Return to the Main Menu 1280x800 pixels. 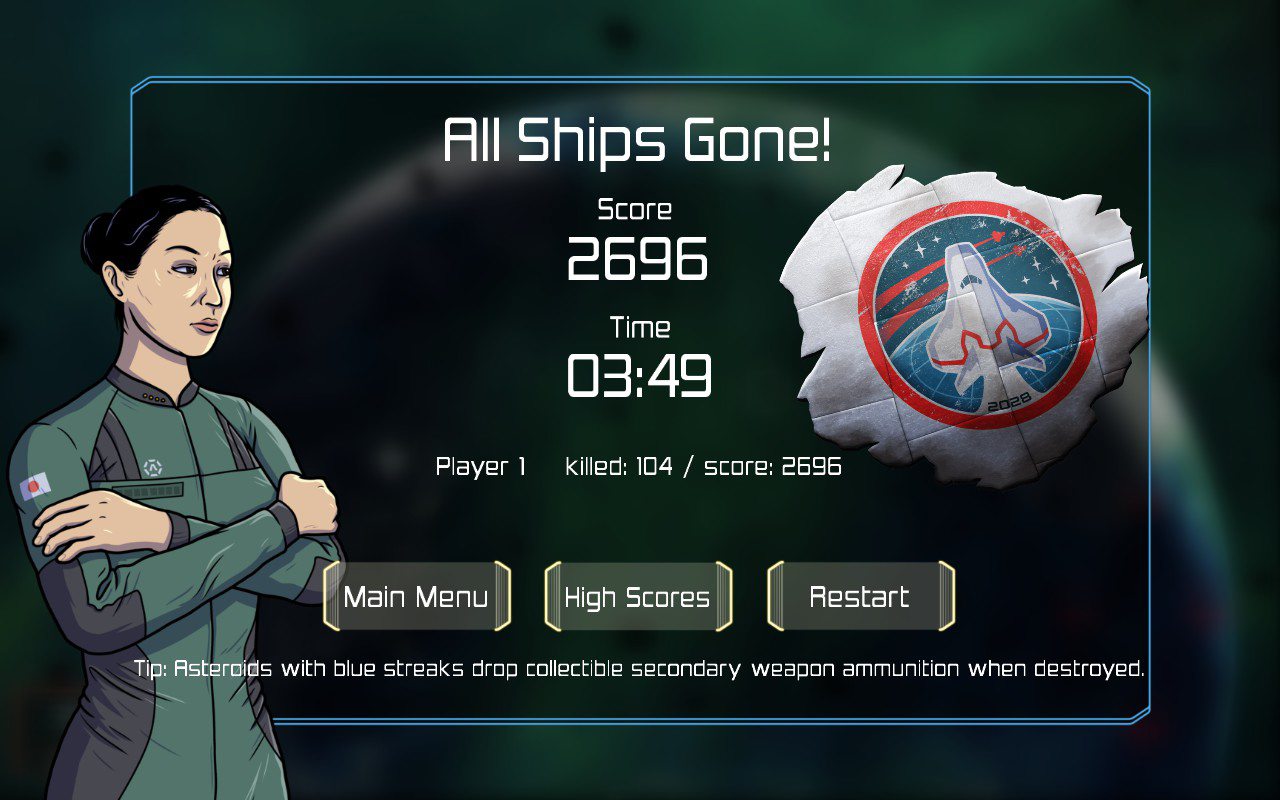click(x=416, y=597)
